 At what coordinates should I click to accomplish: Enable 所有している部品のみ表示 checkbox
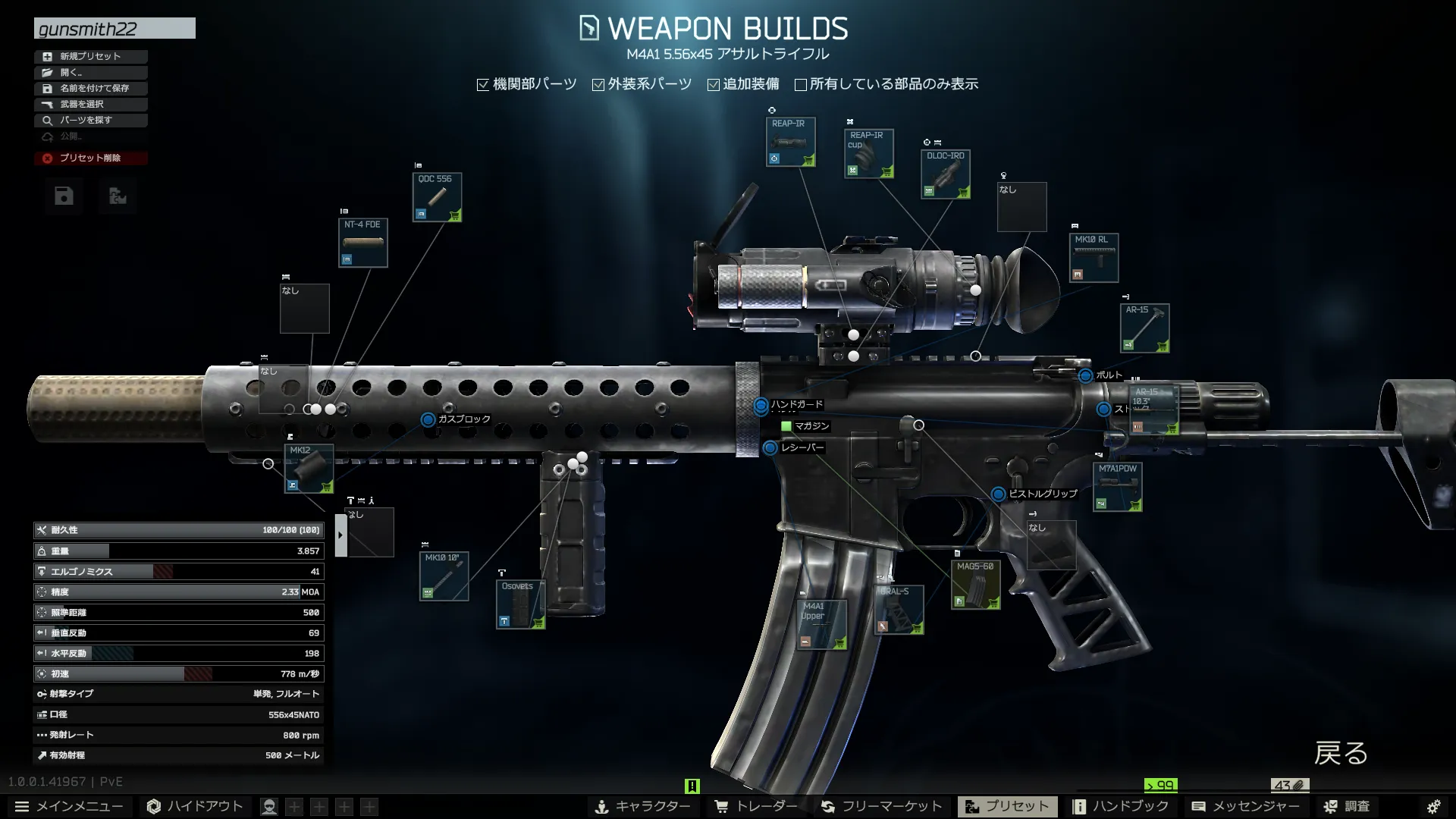(800, 85)
